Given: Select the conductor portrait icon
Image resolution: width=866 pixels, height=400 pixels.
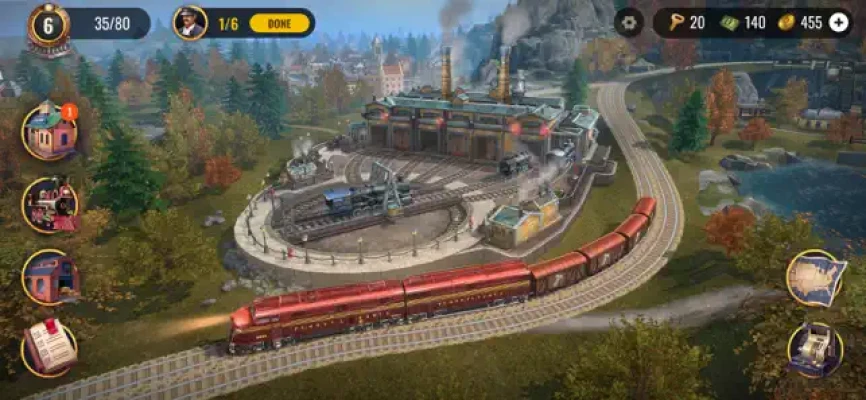Looking at the screenshot, I should [189, 22].
